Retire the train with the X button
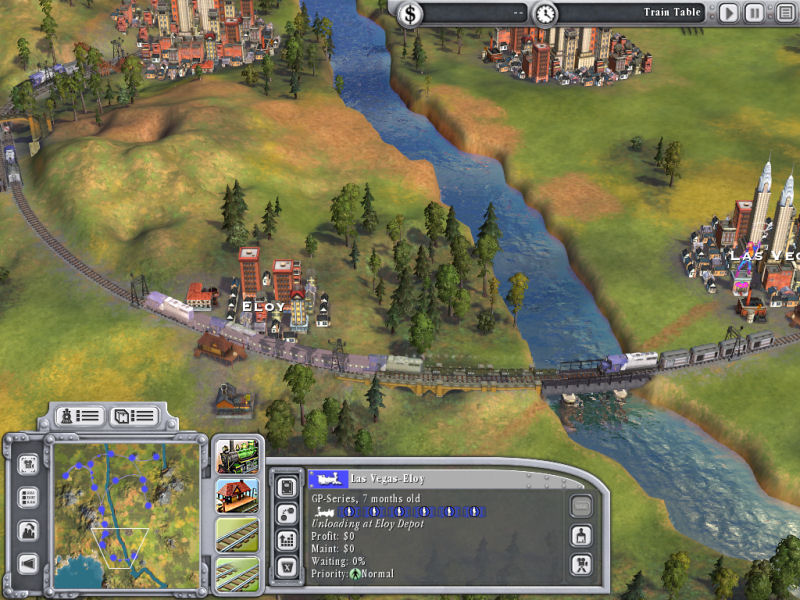This screenshot has height=600, width=800. pyautogui.click(x=285, y=567)
